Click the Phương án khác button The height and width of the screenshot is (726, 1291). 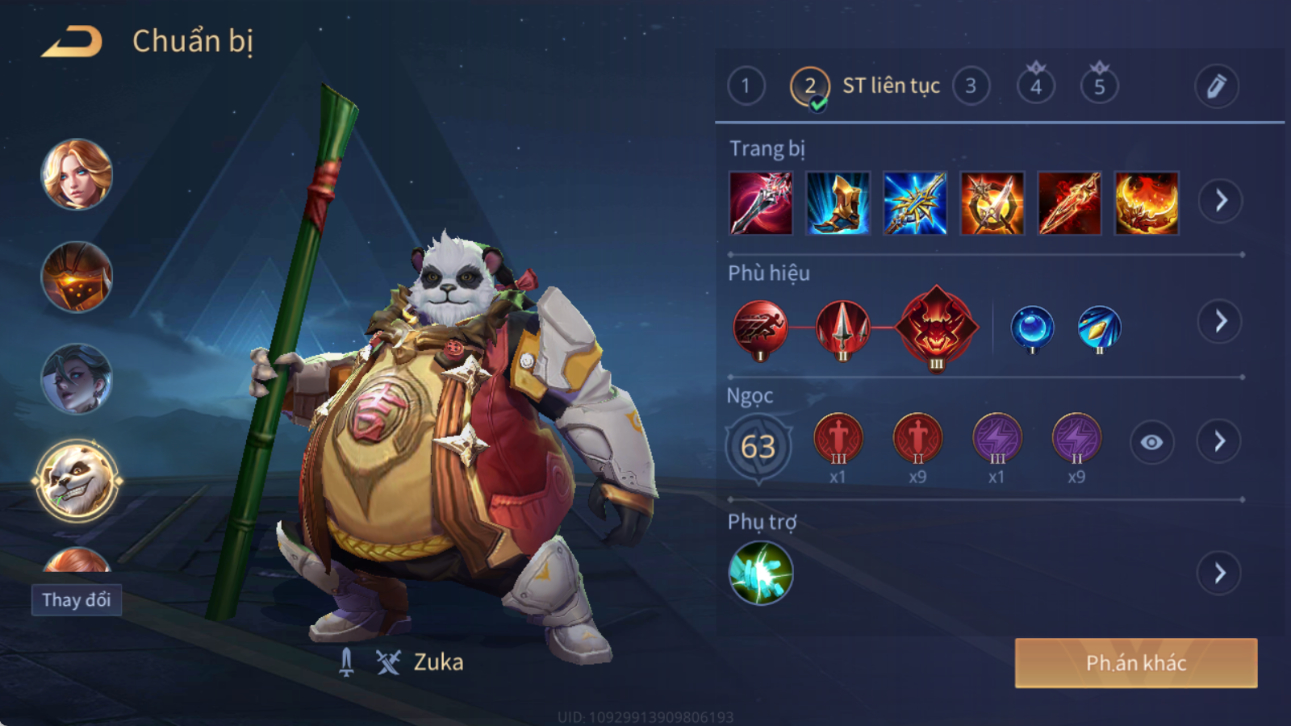[1136, 663]
